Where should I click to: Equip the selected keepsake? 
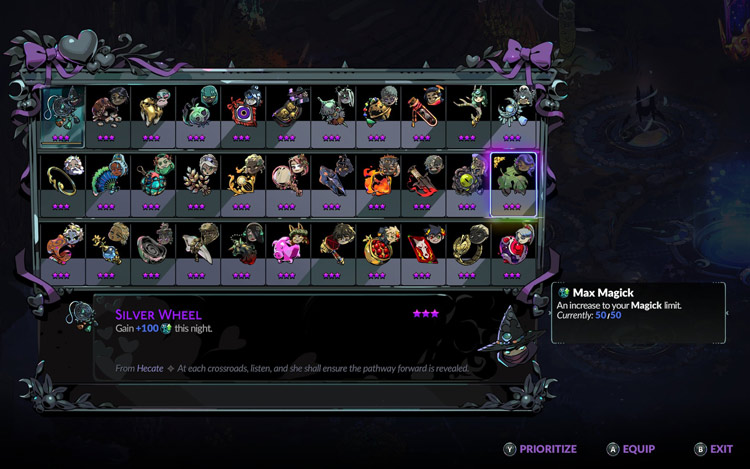631,449
